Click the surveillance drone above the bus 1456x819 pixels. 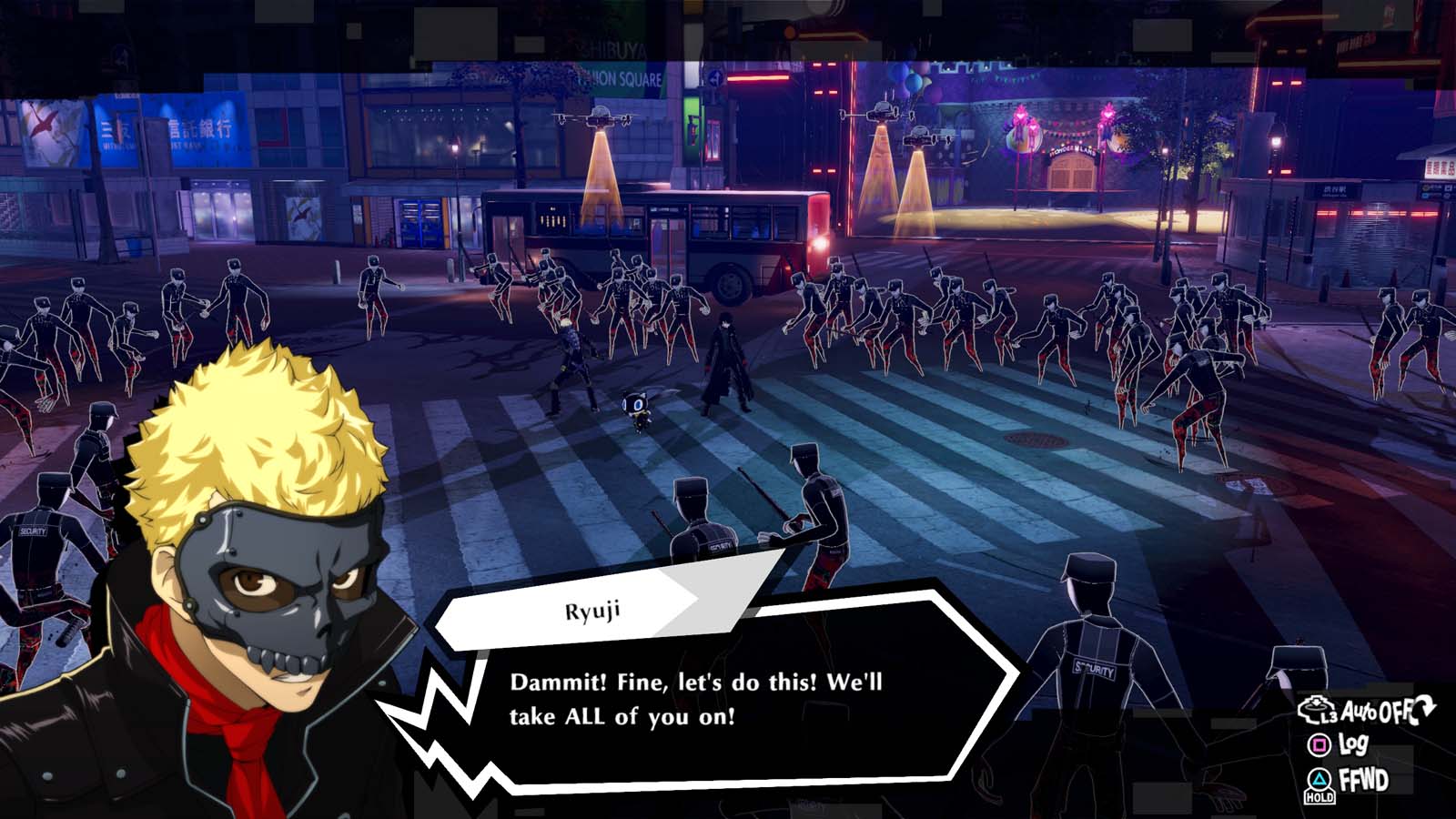(x=601, y=116)
